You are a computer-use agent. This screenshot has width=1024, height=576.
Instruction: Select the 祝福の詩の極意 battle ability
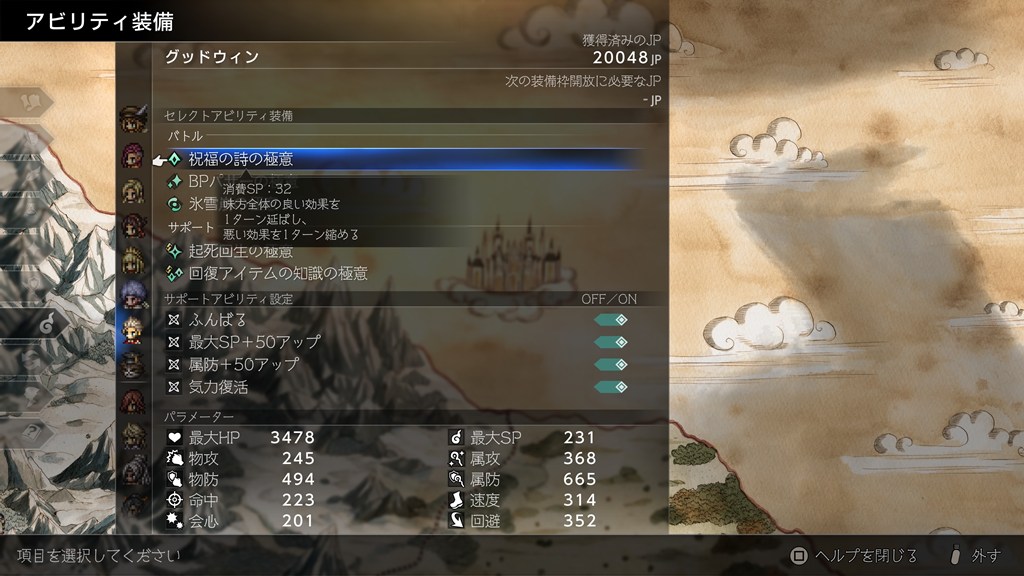pyautogui.click(x=240, y=158)
